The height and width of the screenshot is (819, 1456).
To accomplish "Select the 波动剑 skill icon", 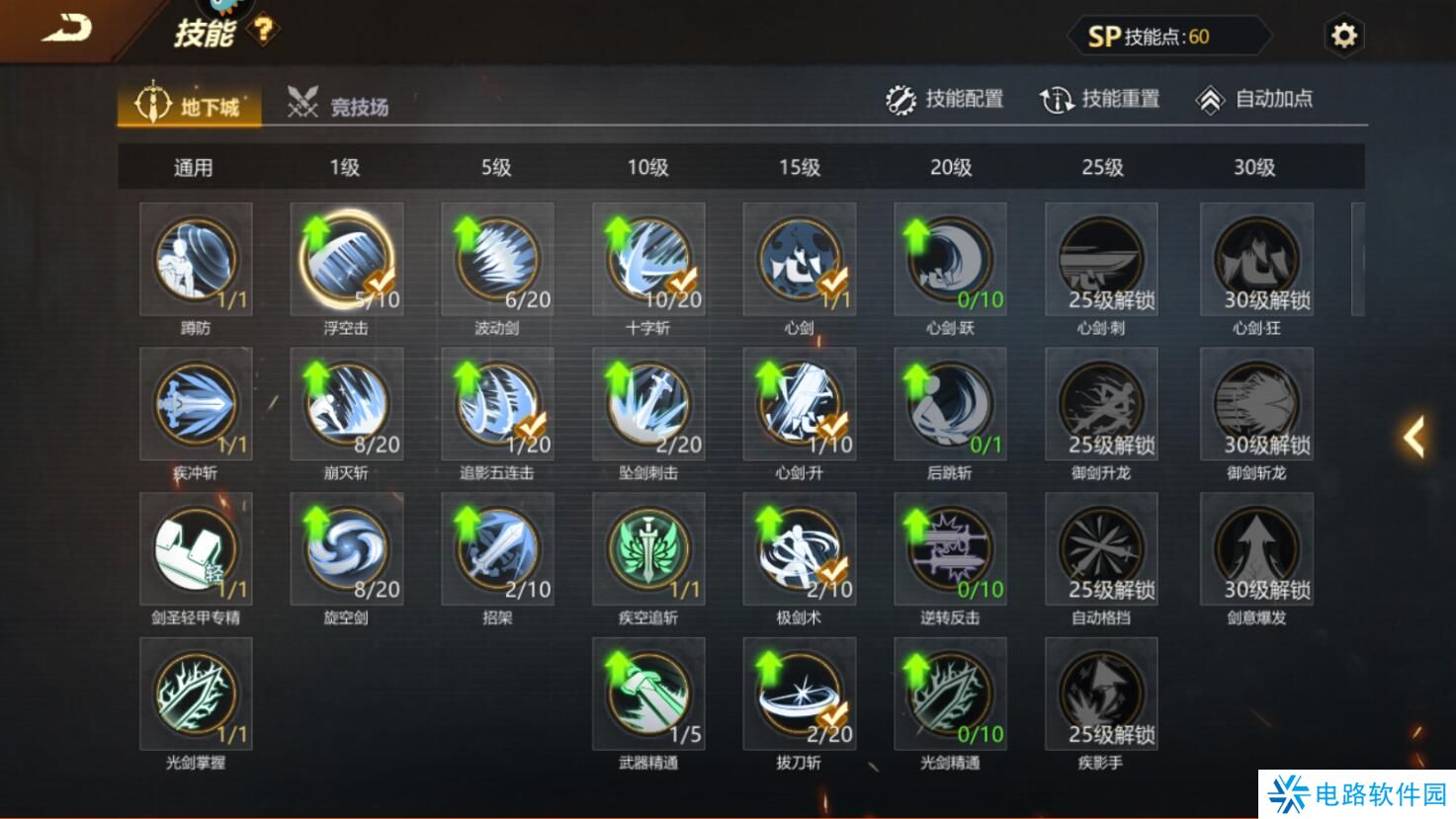I will pos(497,259).
